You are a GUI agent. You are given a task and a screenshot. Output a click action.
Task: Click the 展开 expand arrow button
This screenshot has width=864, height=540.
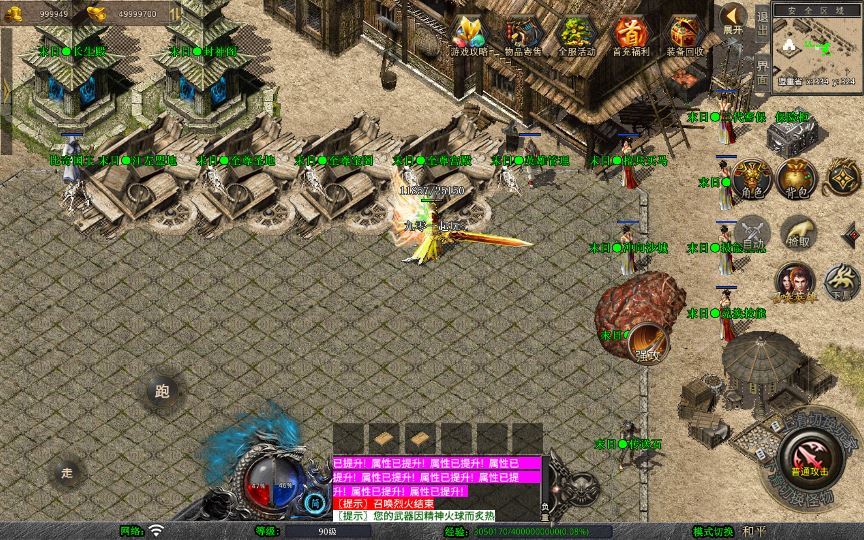point(734,18)
